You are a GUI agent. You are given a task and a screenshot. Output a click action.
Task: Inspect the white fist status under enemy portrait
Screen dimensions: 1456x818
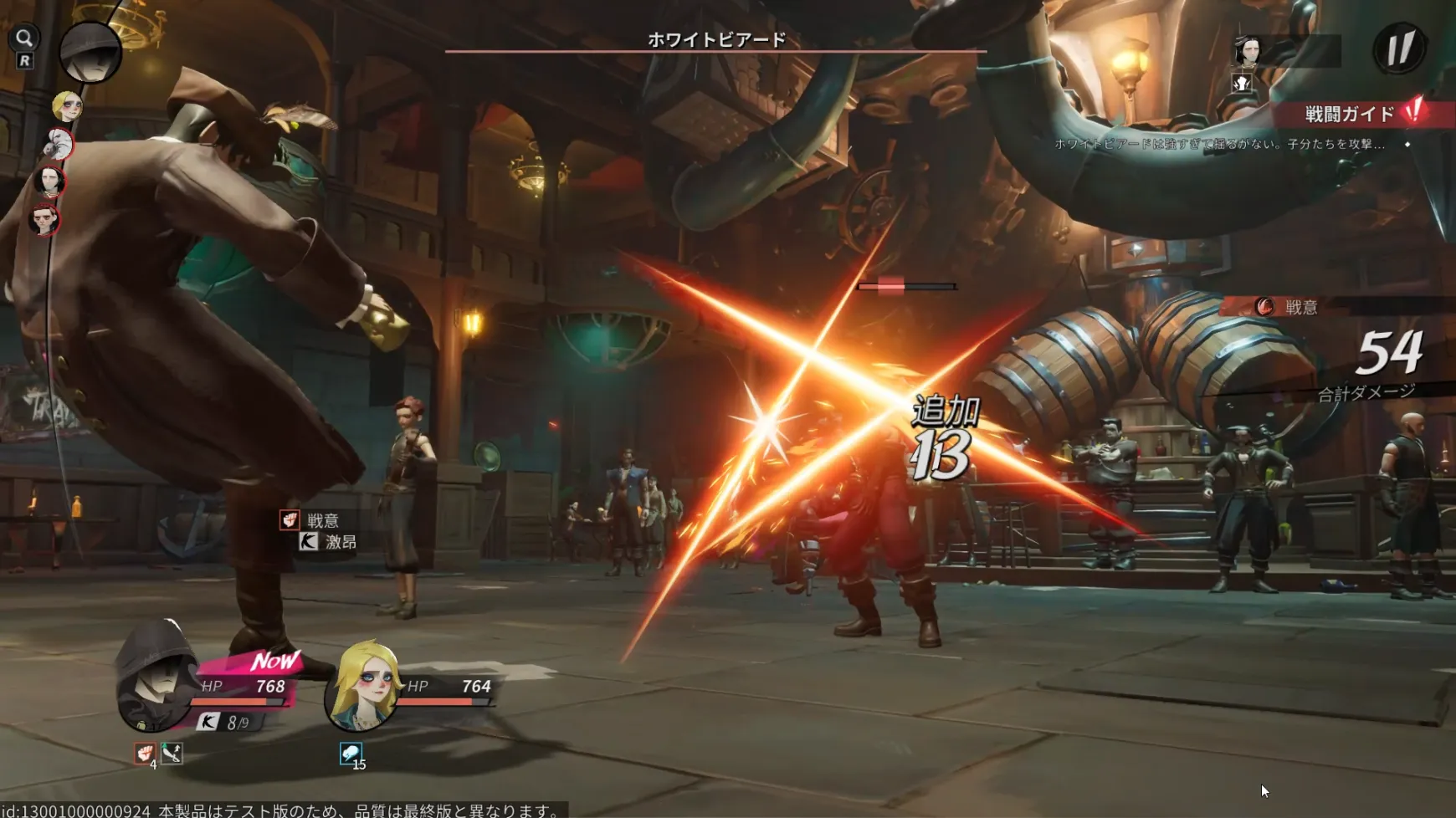click(1242, 83)
